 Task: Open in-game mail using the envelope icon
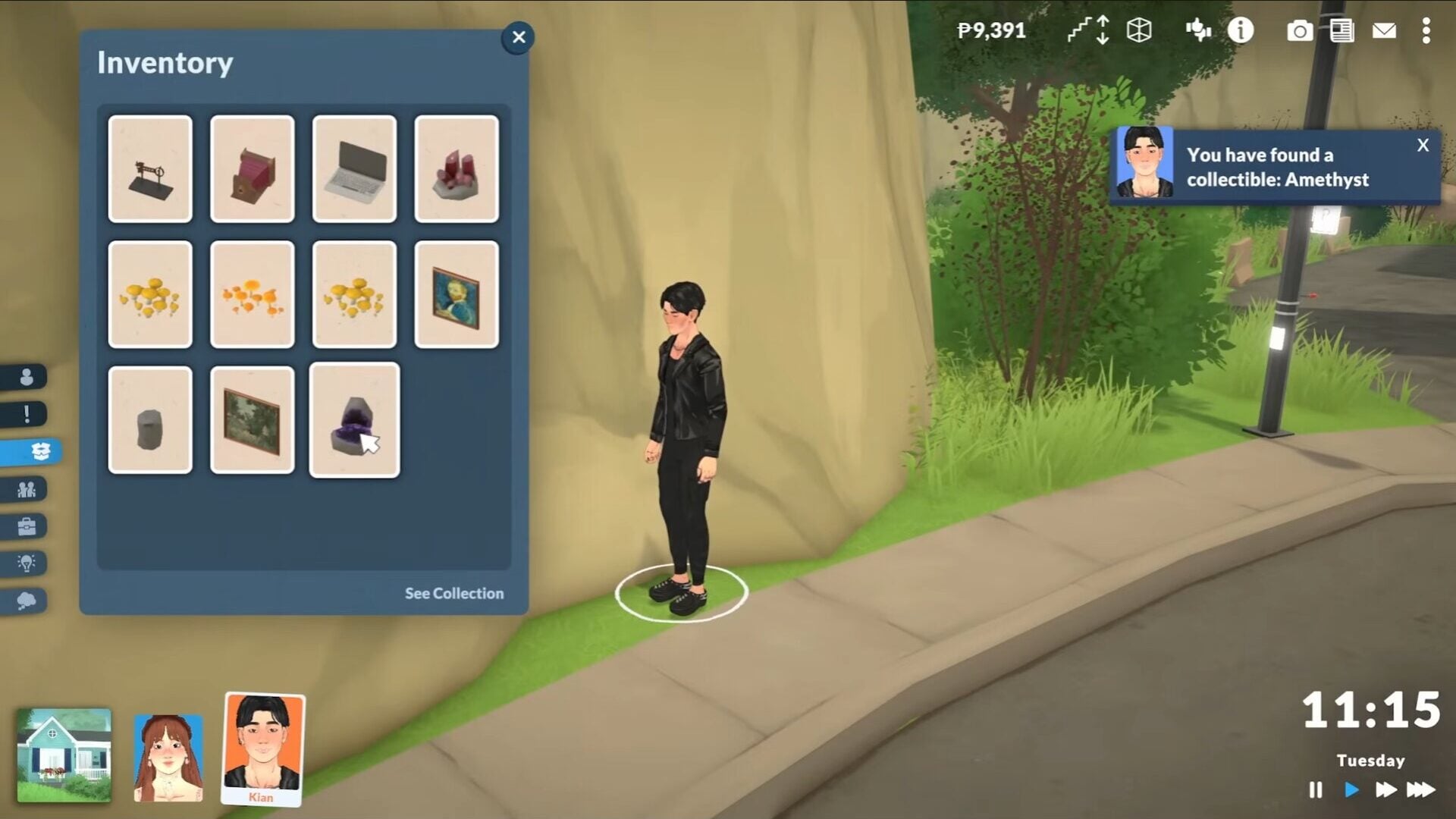[1386, 31]
